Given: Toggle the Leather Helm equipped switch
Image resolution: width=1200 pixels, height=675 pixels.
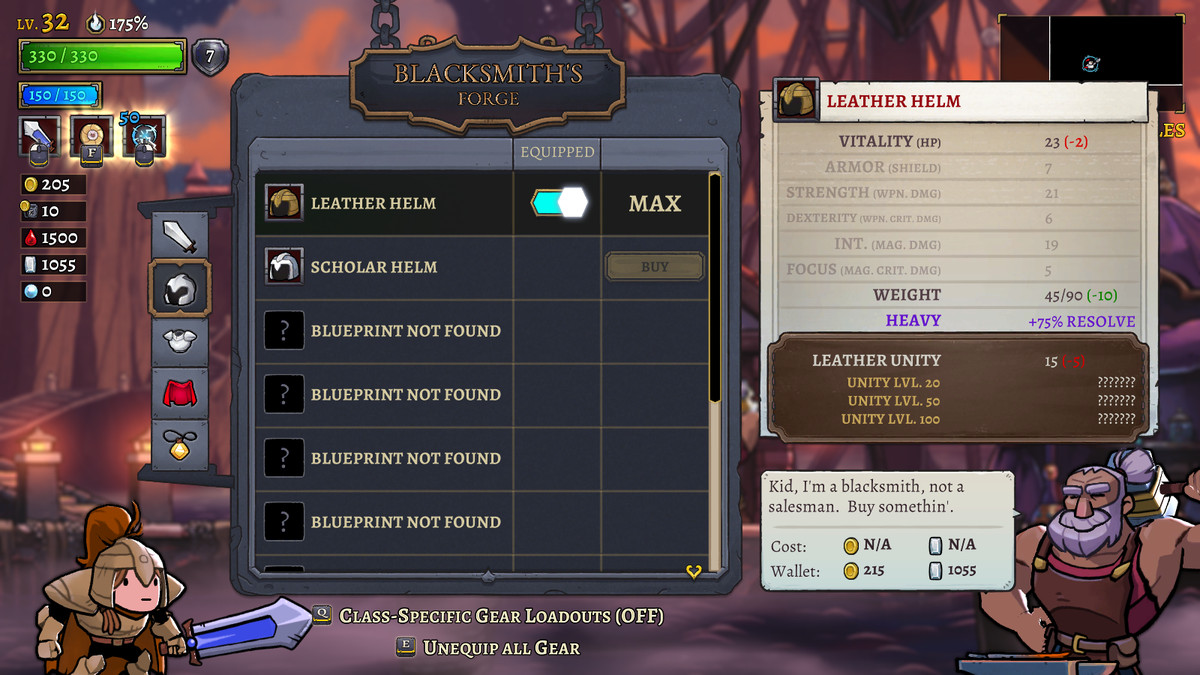Looking at the screenshot, I should pyautogui.click(x=558, y=203).
